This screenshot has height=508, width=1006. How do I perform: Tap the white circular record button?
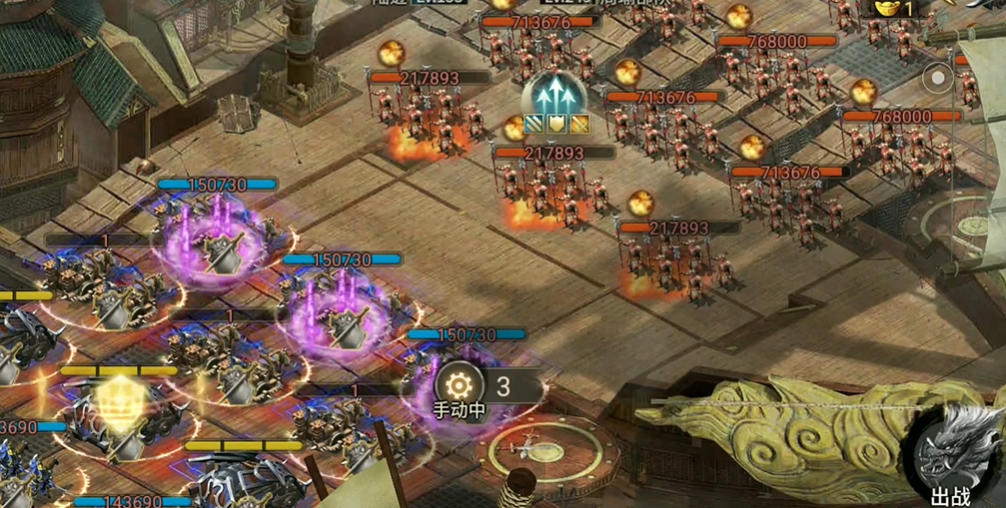937,78
